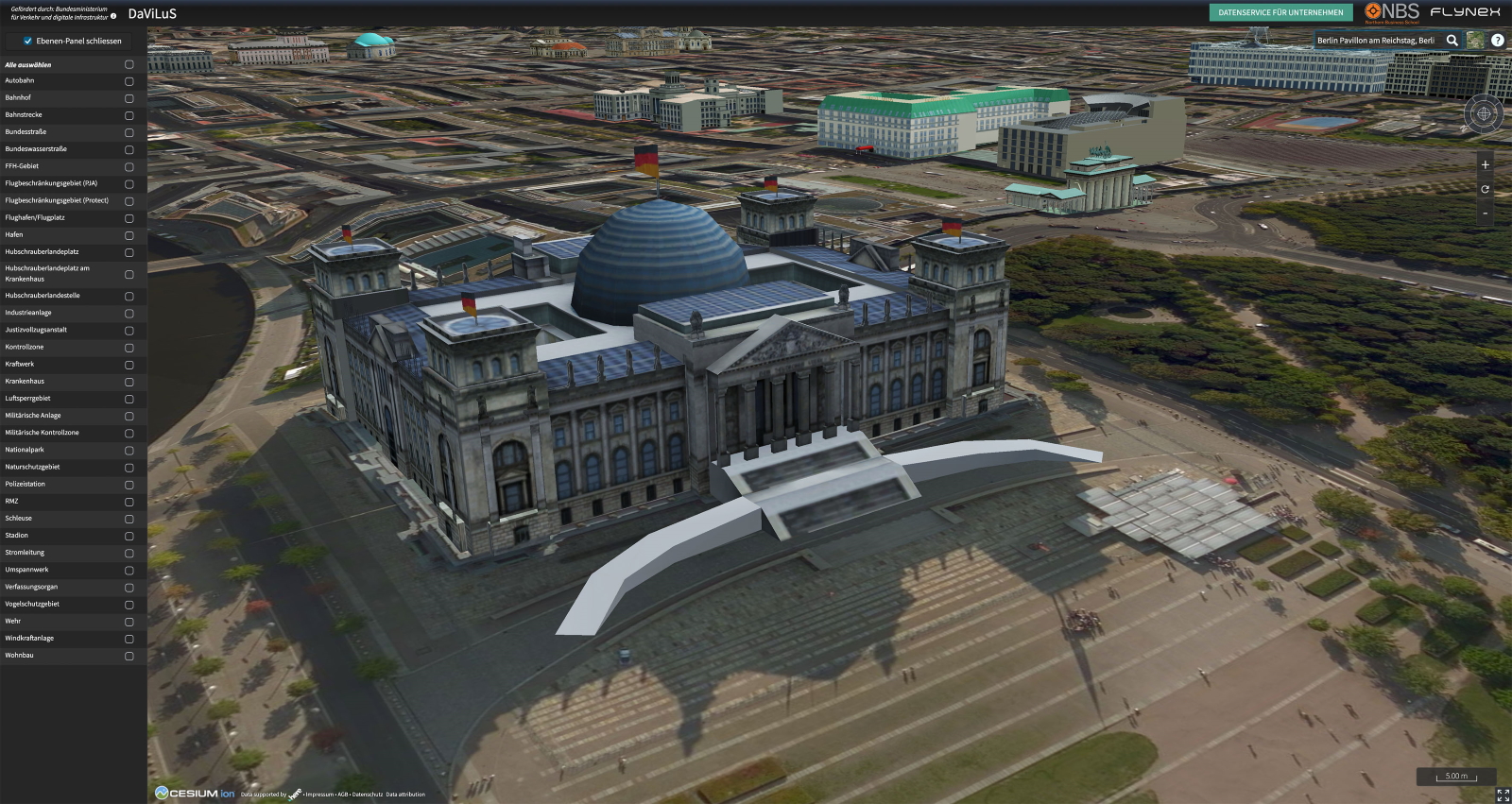Toggle the Alle auswählen checkbox
Viewport: 1512px width, 804px height.
129,65
